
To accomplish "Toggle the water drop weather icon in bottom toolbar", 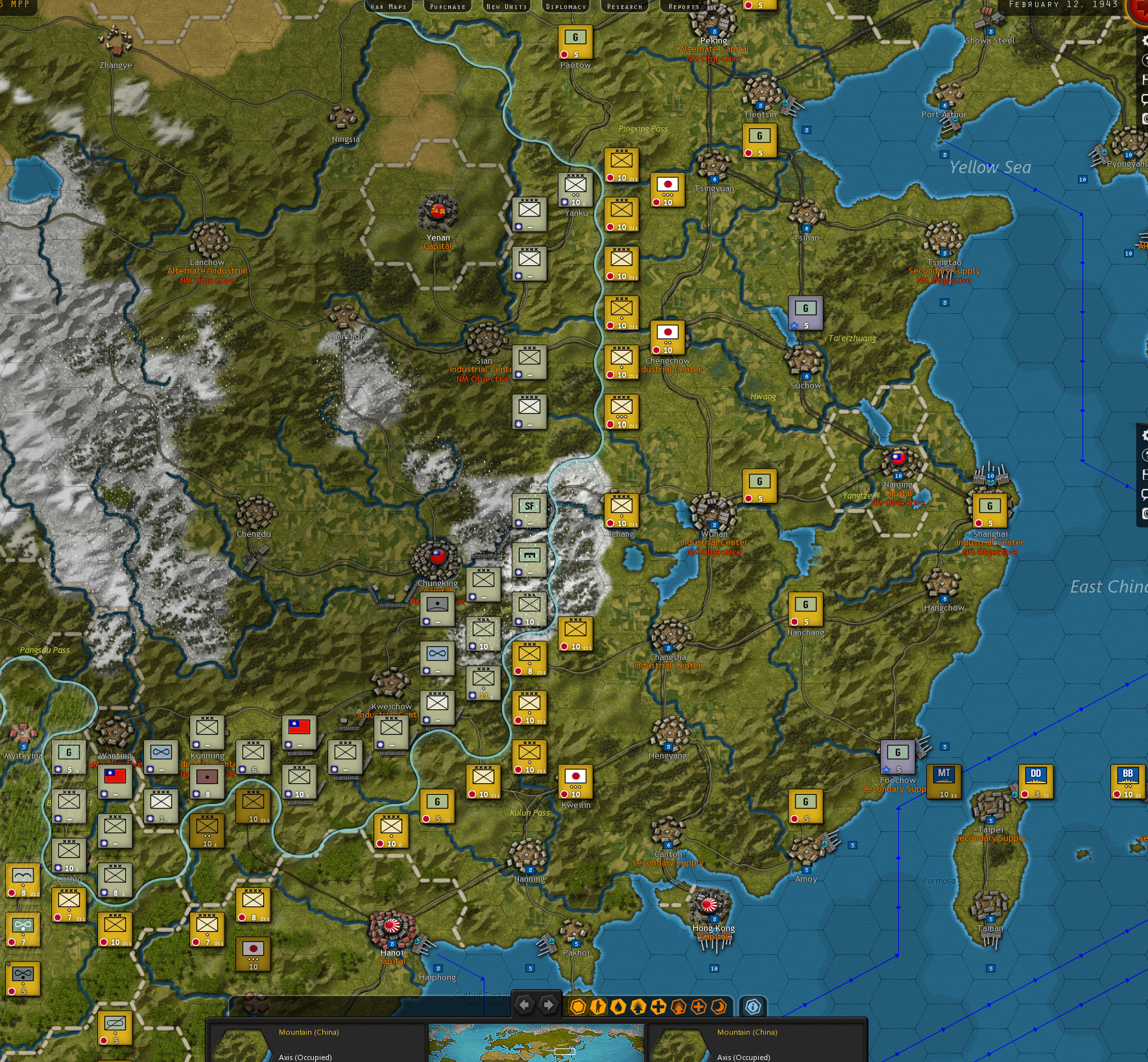I will point(617,1006).
